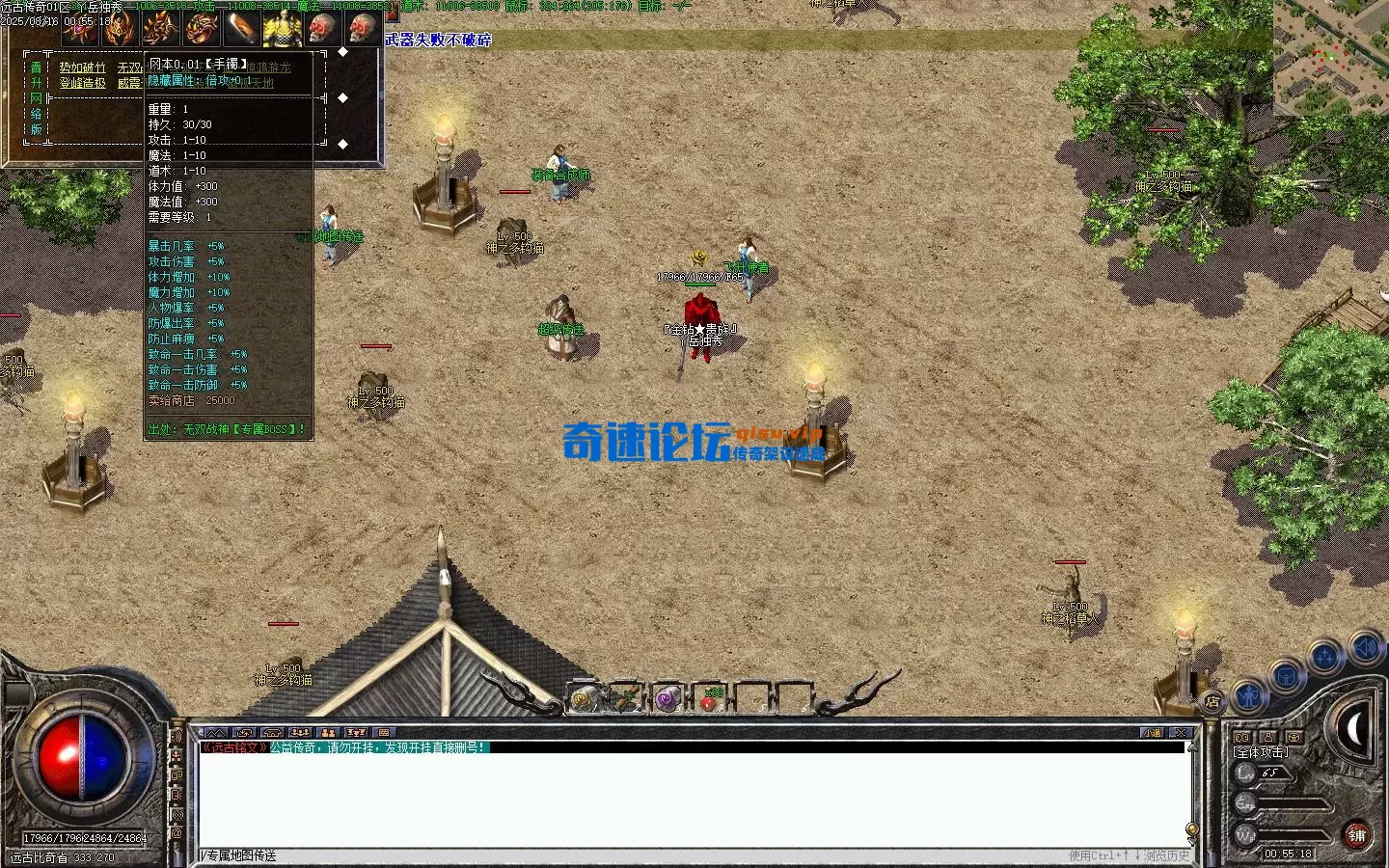Toggle the 全体攻击 attack mode

coord(1261,752)
